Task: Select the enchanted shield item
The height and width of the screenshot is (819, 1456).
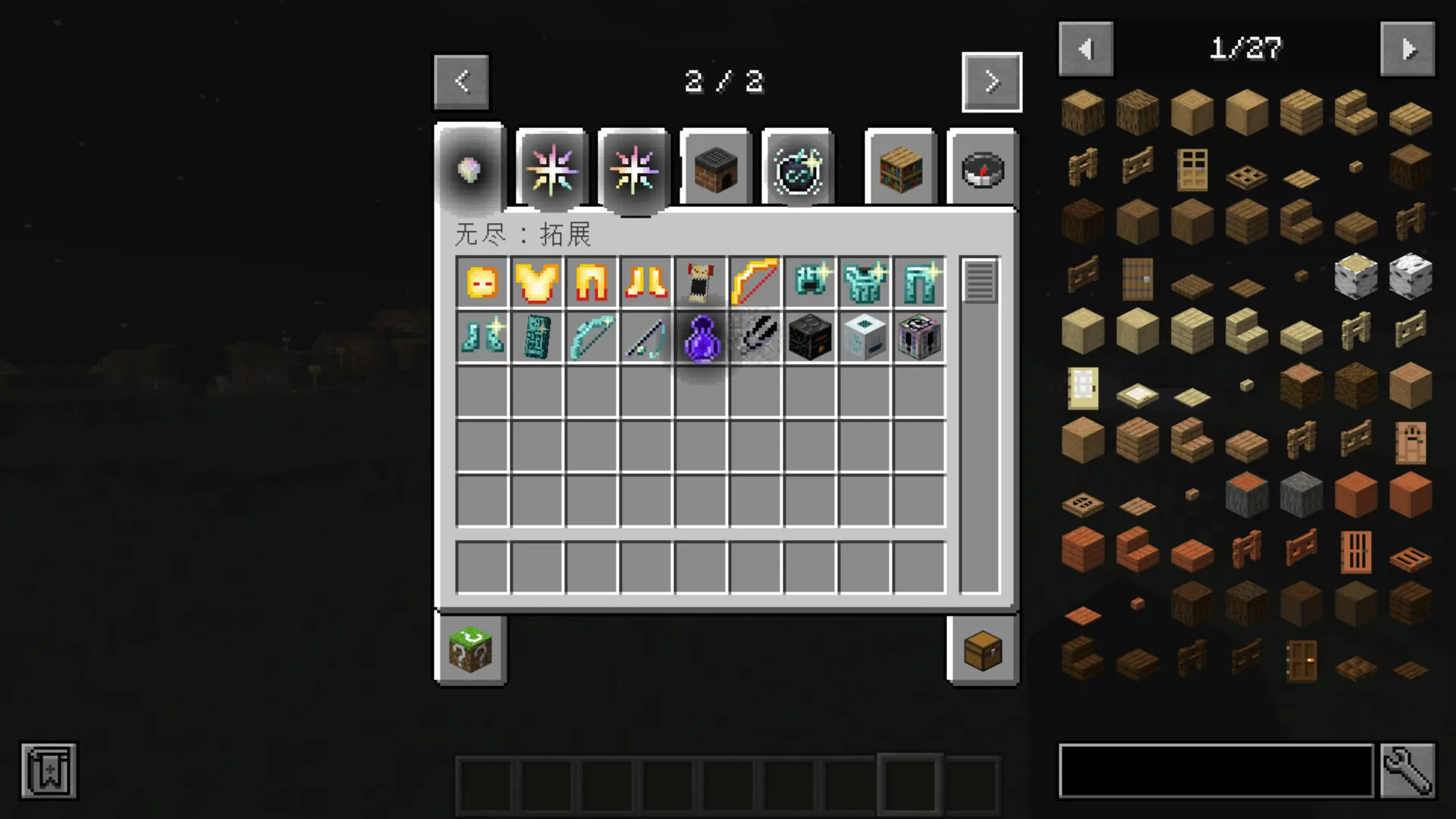Action: [536, 337]
